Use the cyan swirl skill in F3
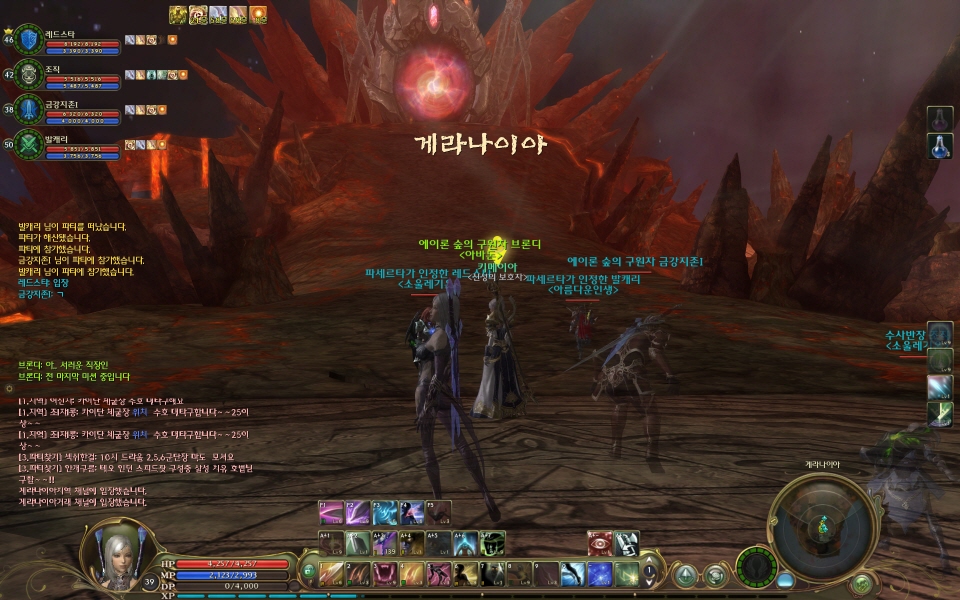Screen dimensions: 960x600 (x=385, y=513)
